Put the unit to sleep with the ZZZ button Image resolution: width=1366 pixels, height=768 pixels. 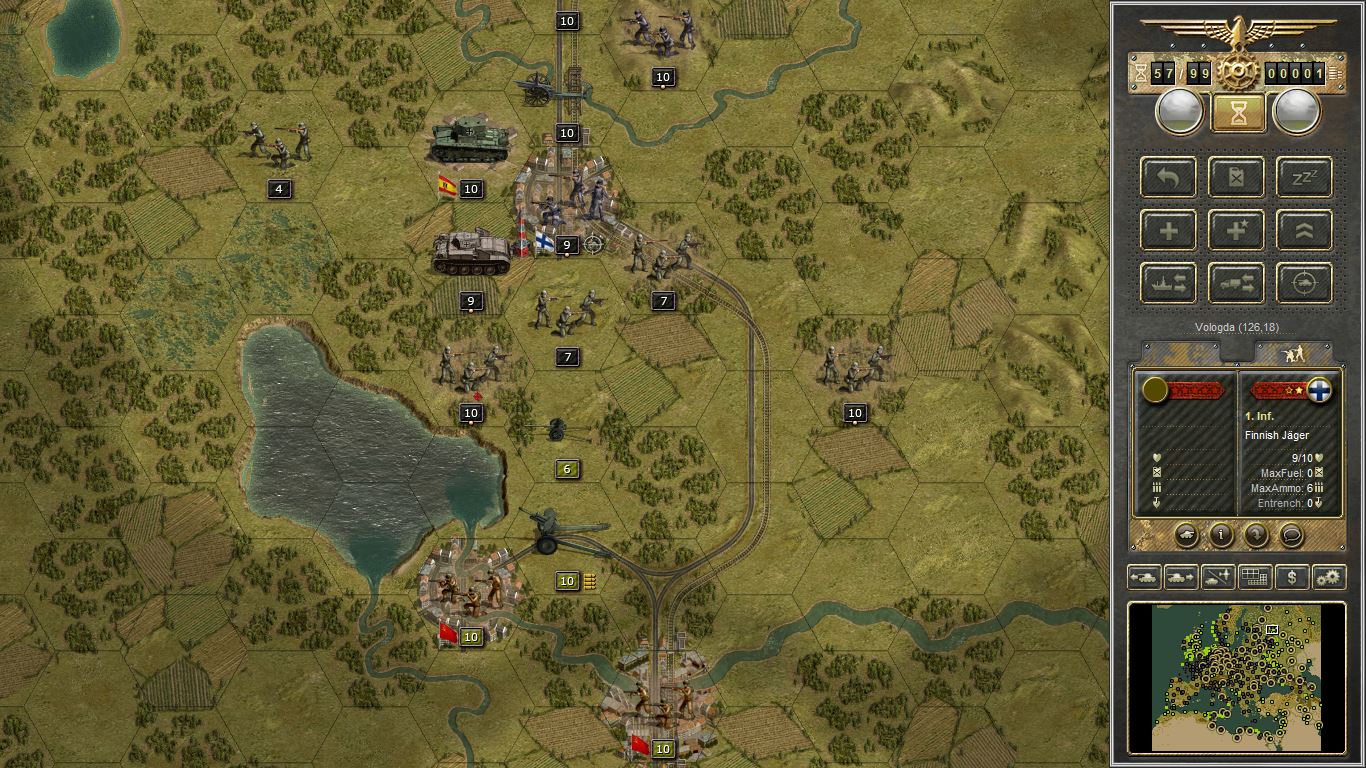1304,178
